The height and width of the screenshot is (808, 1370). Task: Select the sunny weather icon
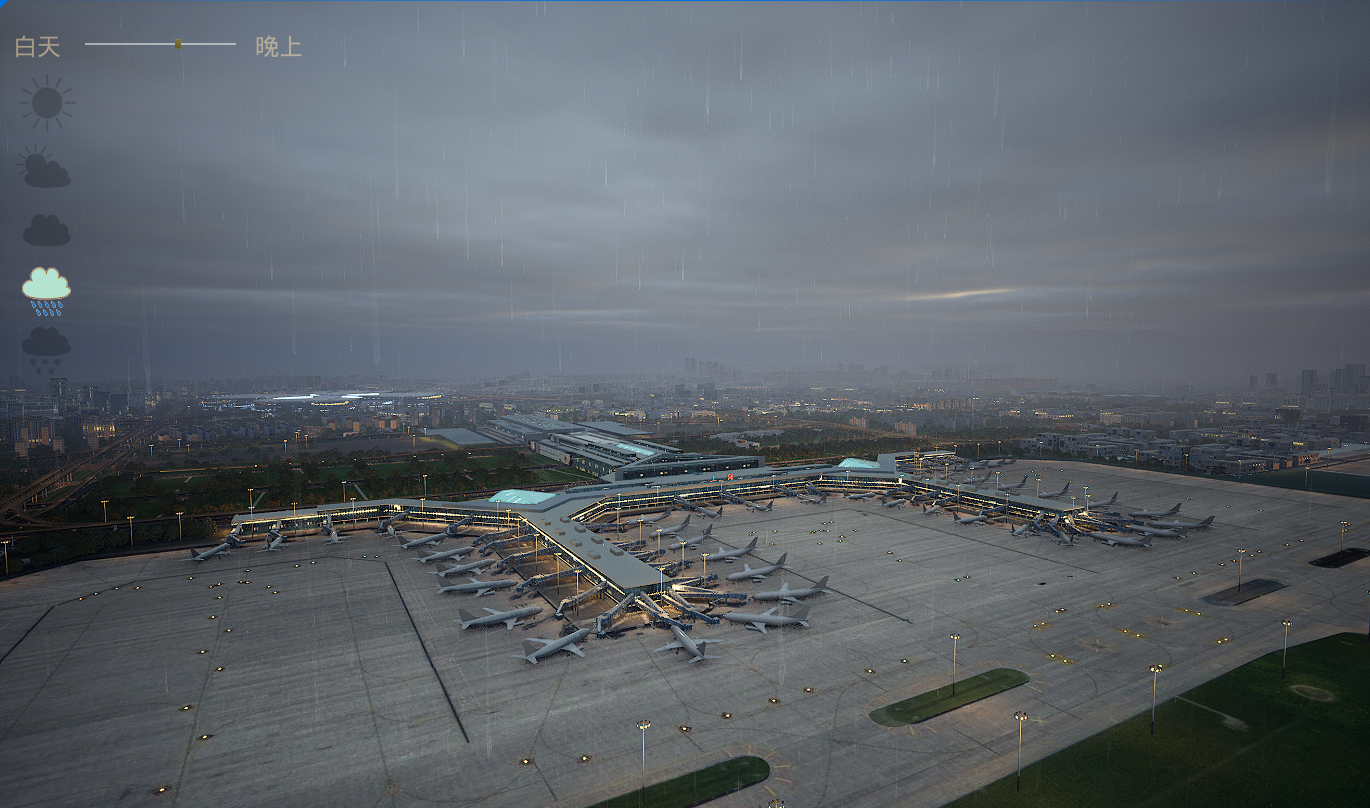pos(46,102)
